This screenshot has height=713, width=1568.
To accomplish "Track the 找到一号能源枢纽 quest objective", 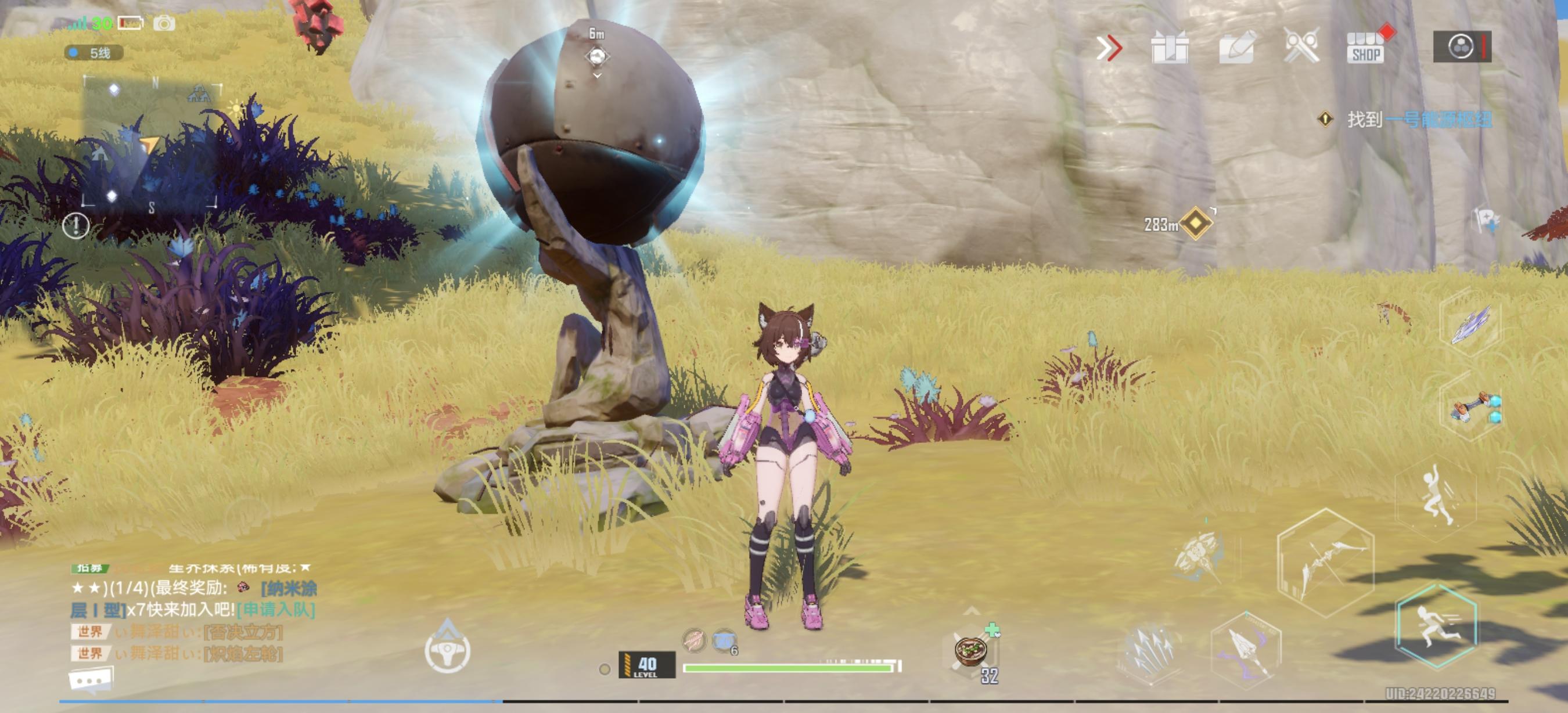I will point(1418,119).
